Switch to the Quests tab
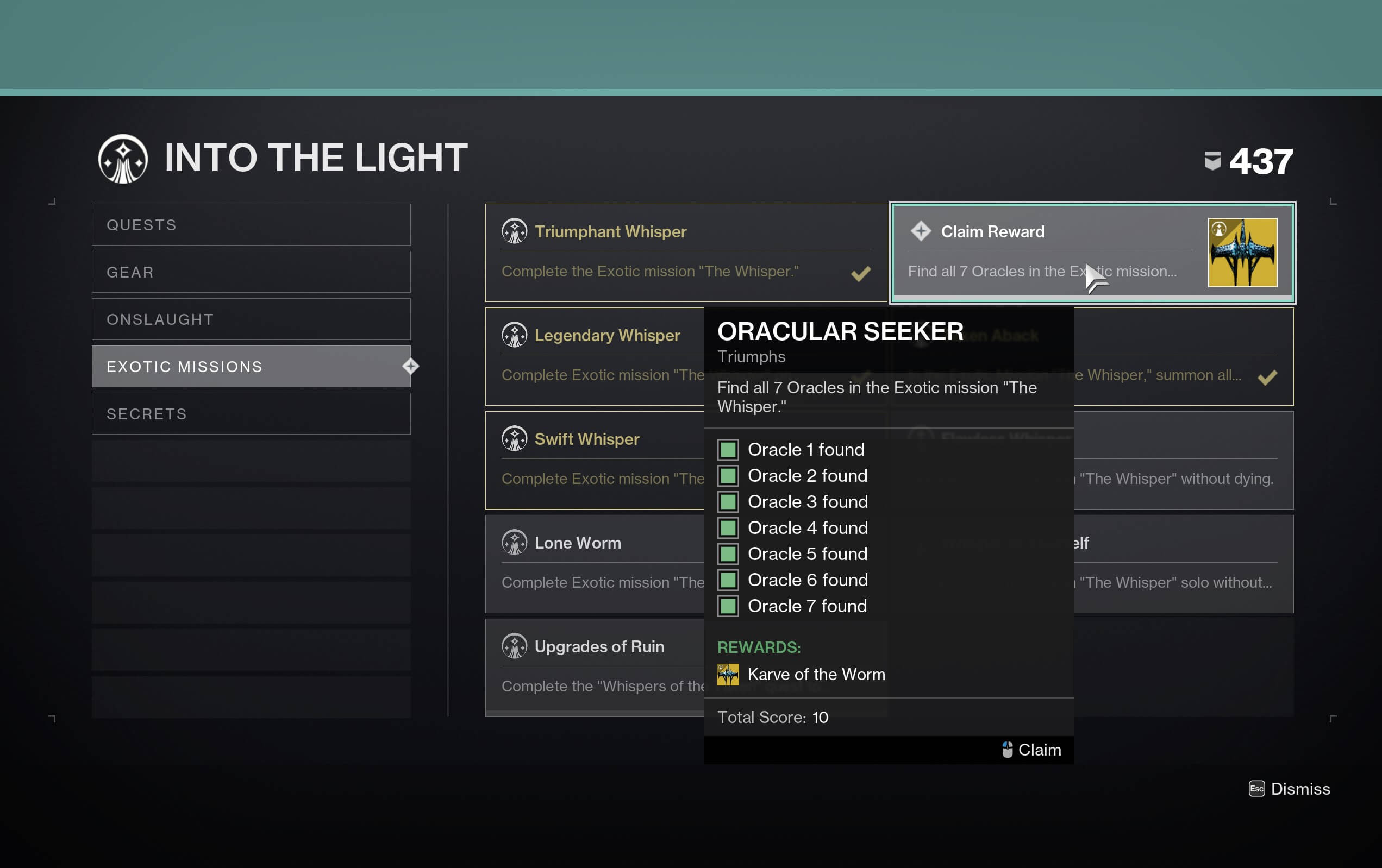1382x868 pixels. click(x=251, y=224)
